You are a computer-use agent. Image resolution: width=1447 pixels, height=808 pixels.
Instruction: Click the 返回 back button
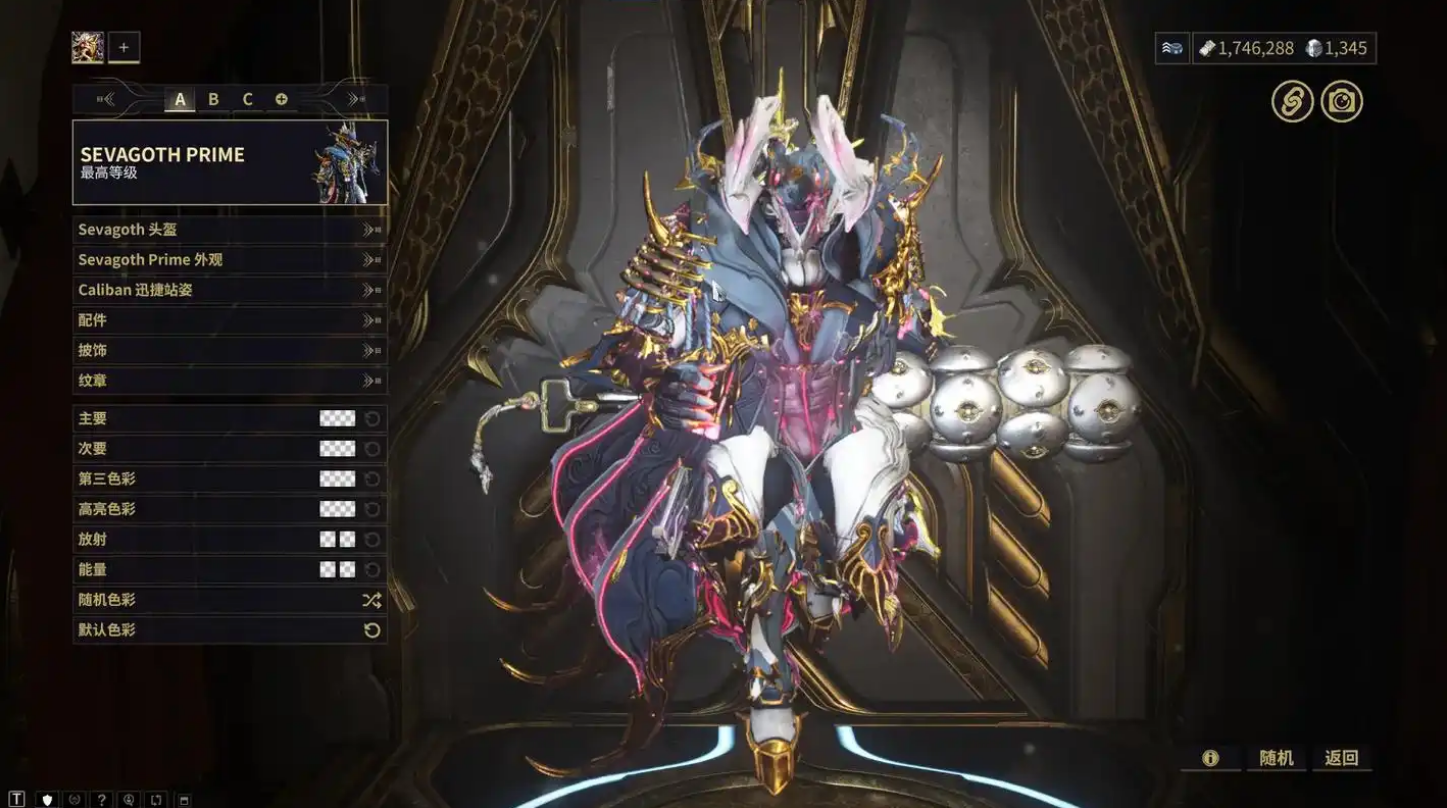click(1341, 758)
